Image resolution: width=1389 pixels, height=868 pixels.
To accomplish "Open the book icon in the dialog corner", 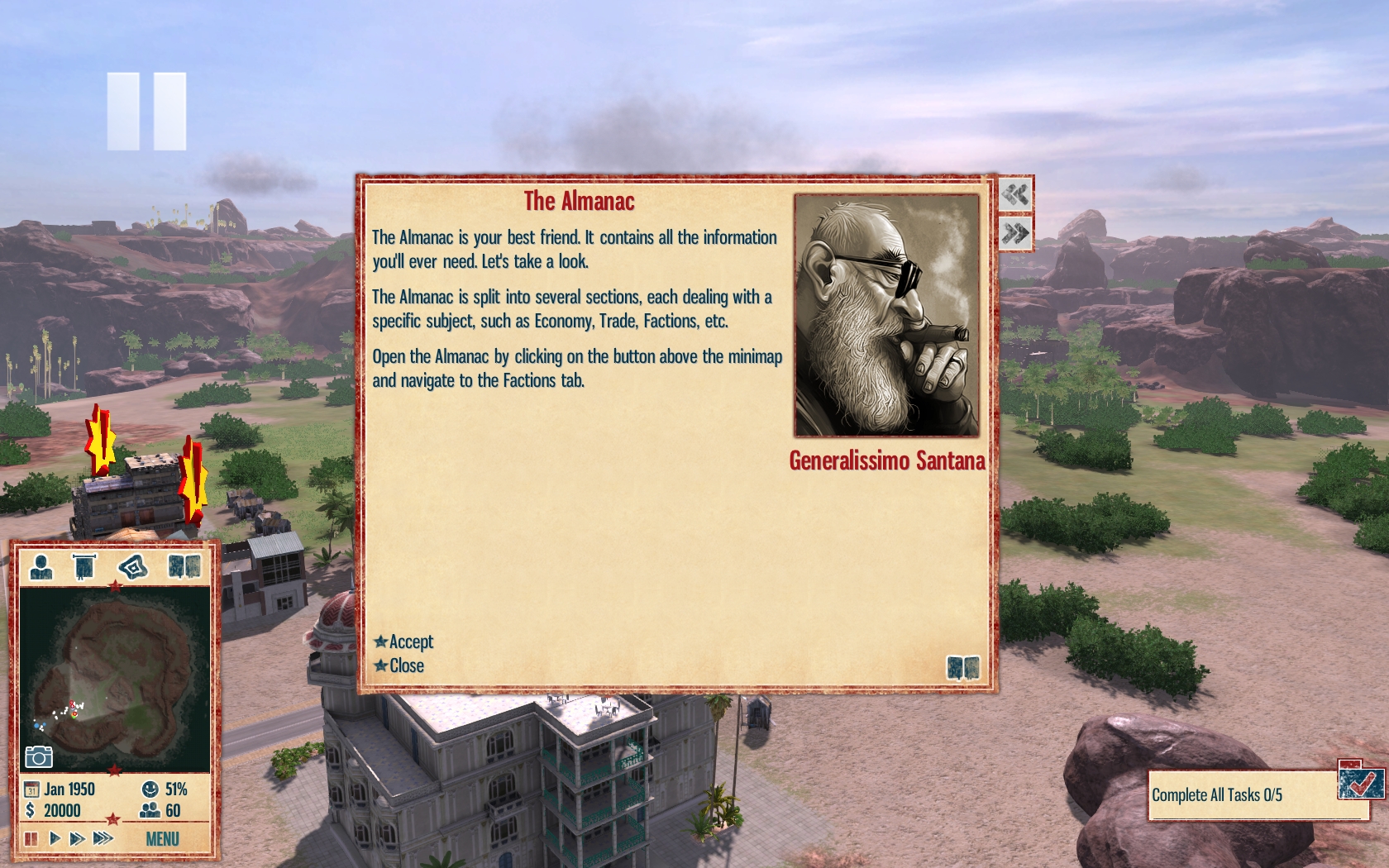I will [x=962, y=667].
